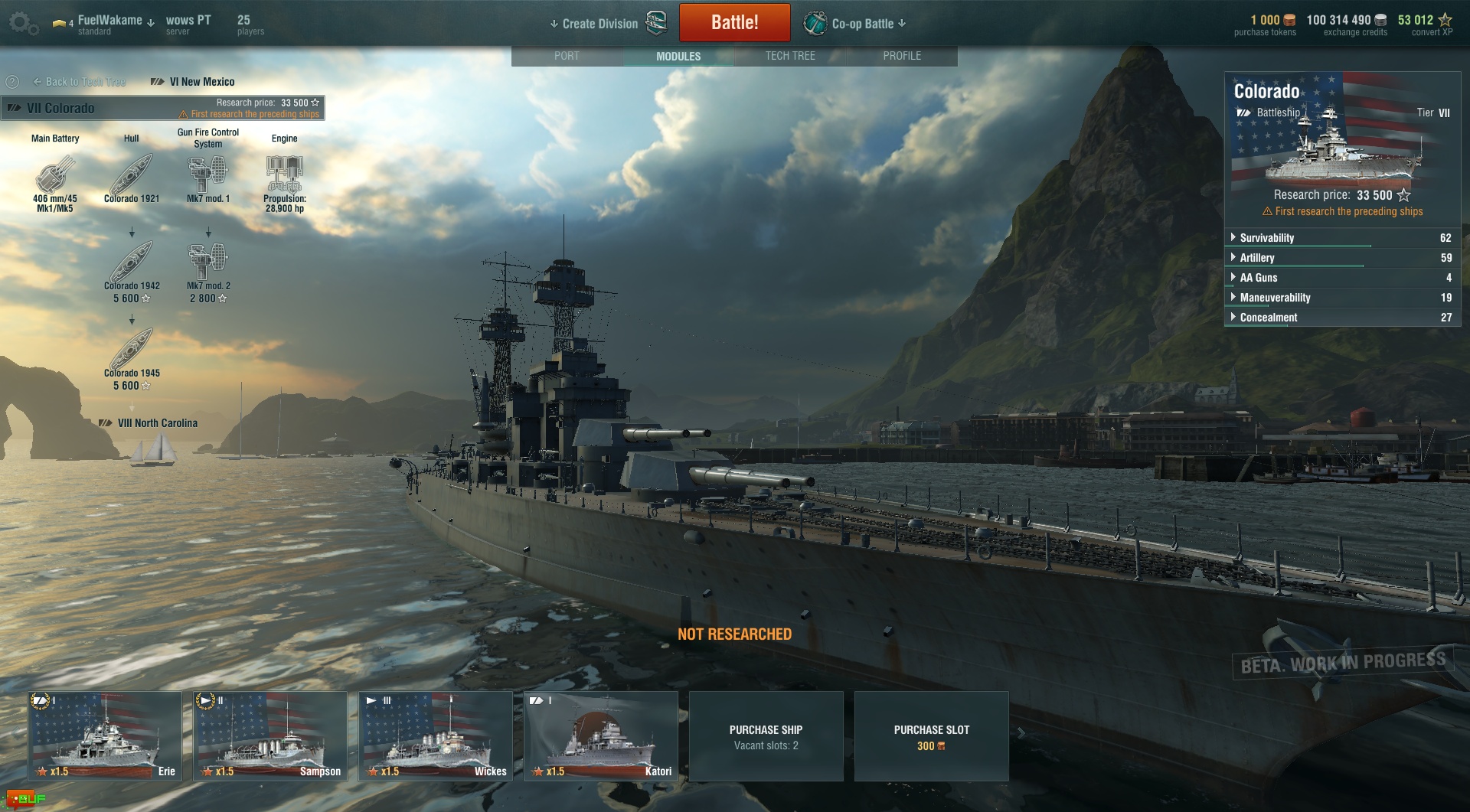The height and width of the screenshot is (812, 1470).
Task: Click Purchase Slot for 300 doubloons
Action: 931,737
